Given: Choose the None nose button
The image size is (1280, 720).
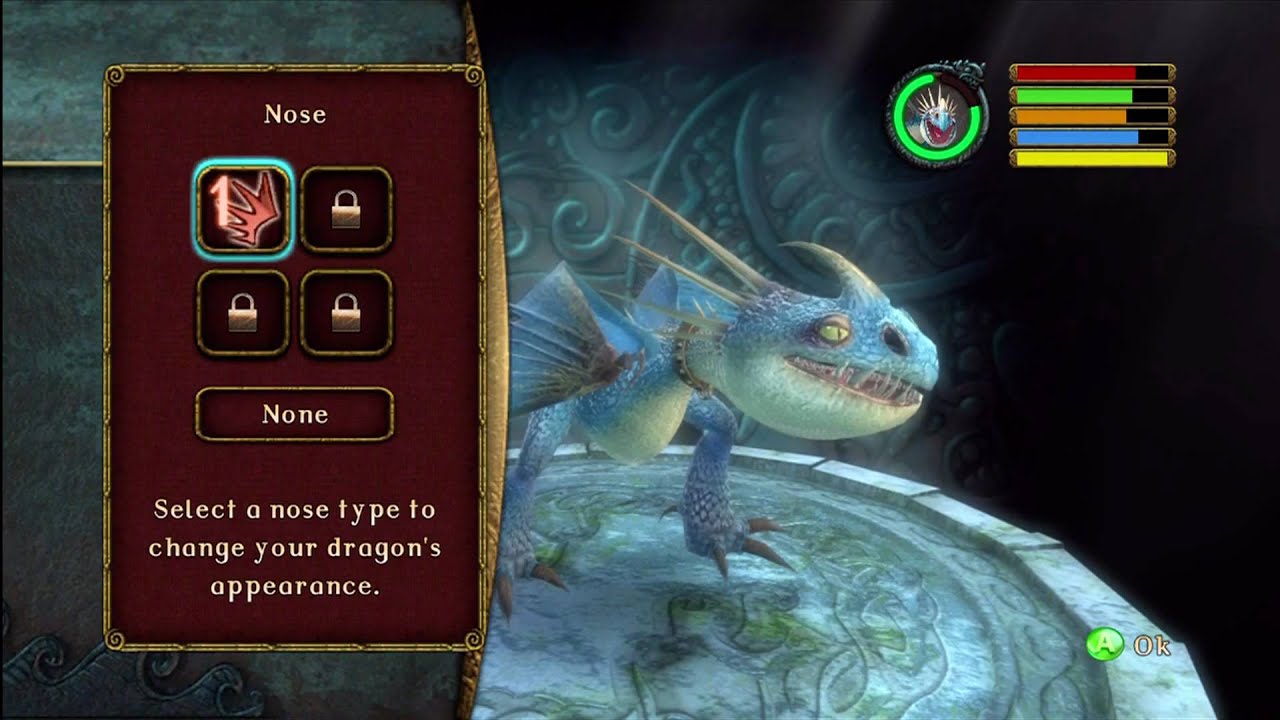Looking at the screenshot, I should click(x=295, y=414).
